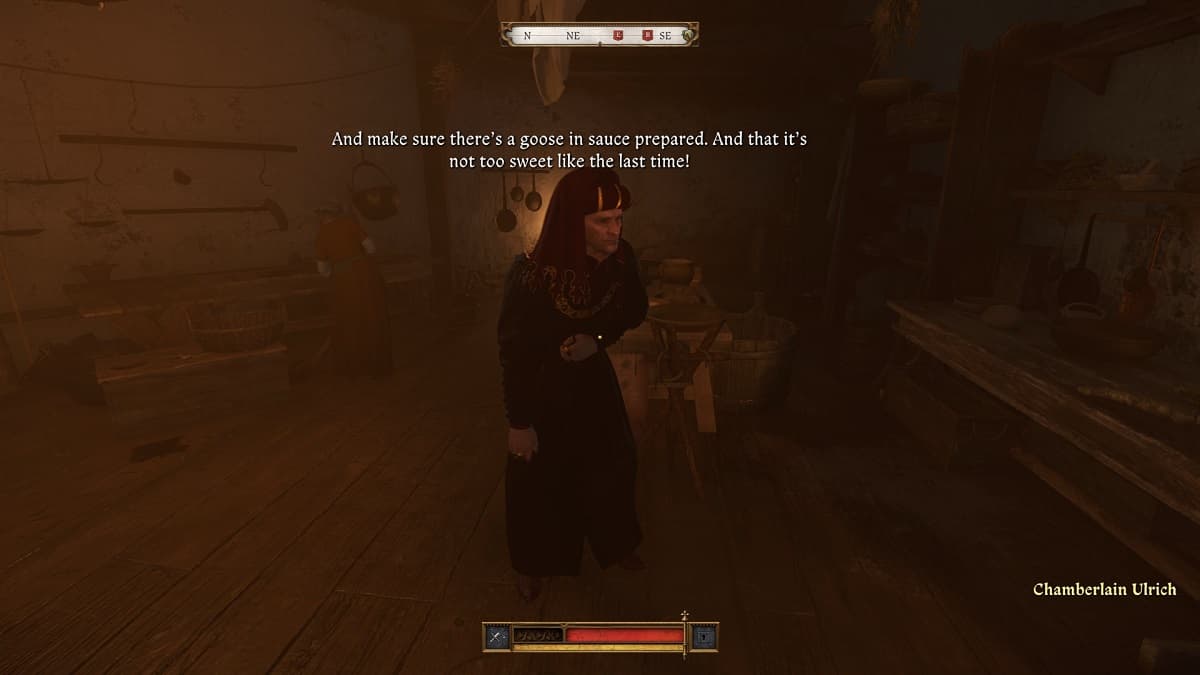Select the green marker on the compass

[x=687, y=36]
